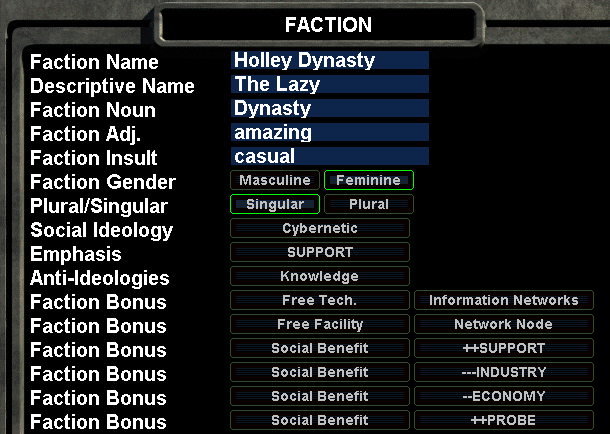The width and height of the screenshot is (610, 434).
Task: Change the Knowledge anti-ideology
Action: (x=320, y=276)
